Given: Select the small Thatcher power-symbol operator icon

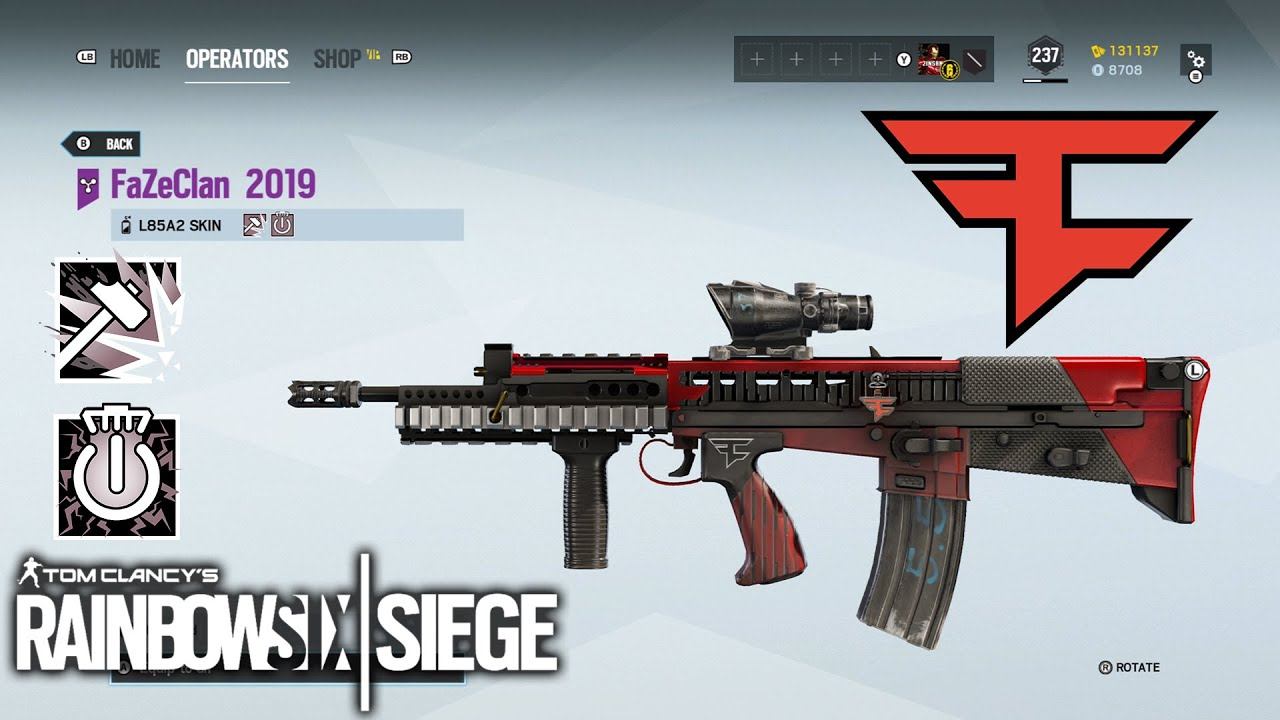Looking at the screenshot, I should click(282, 225).
